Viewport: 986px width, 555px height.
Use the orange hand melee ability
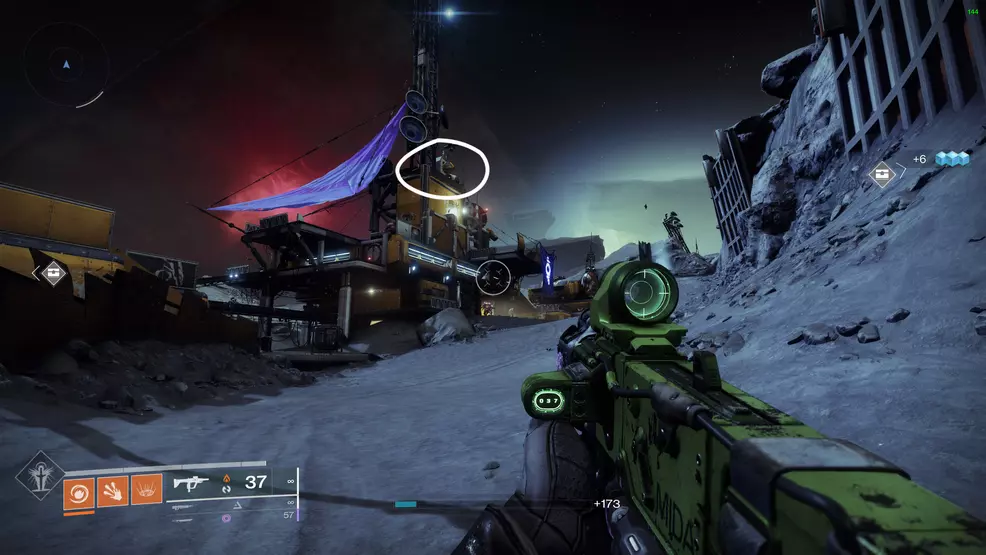112,490
